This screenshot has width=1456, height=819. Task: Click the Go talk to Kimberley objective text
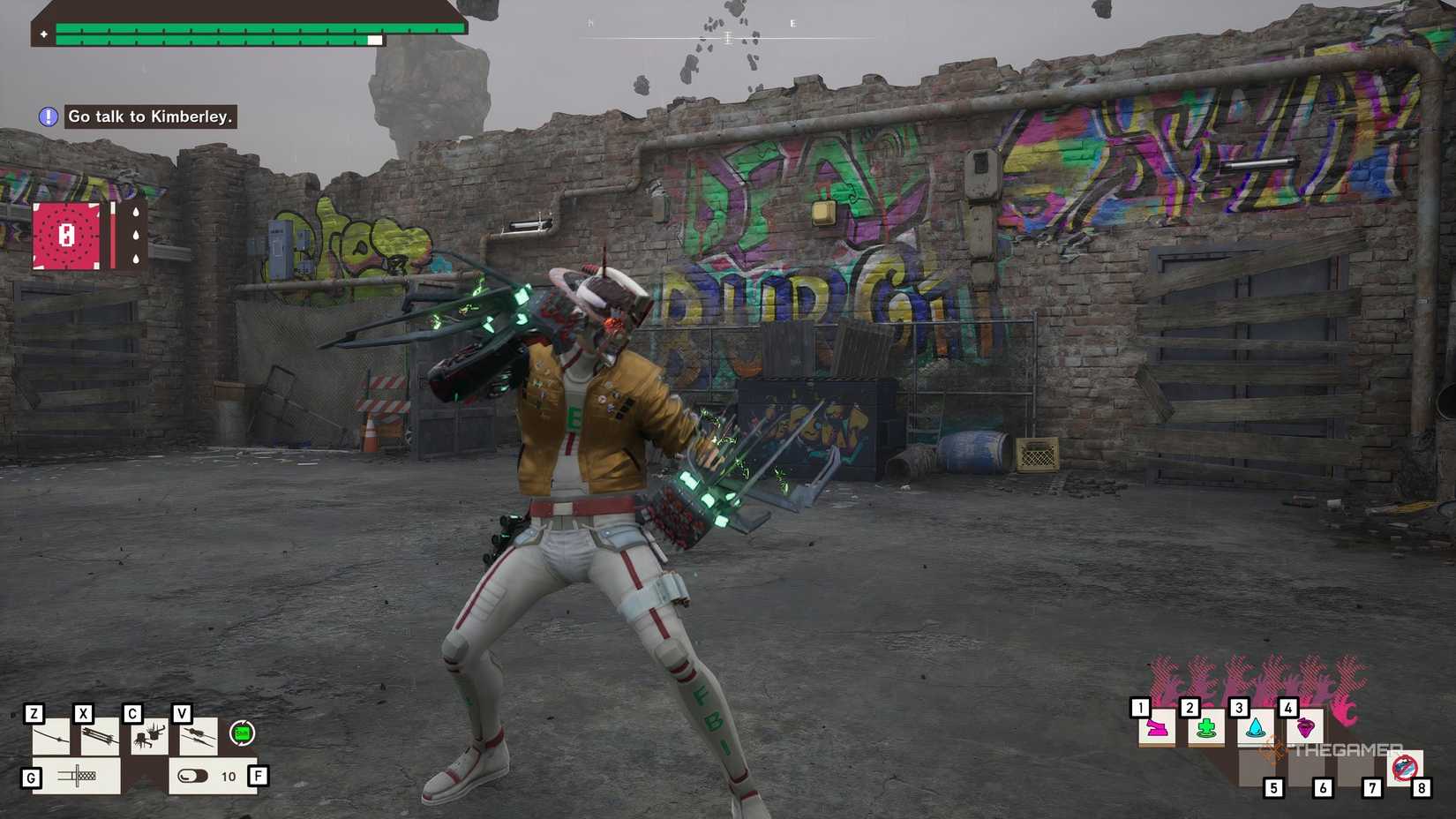pyautogui.click(x=150, y=116)
